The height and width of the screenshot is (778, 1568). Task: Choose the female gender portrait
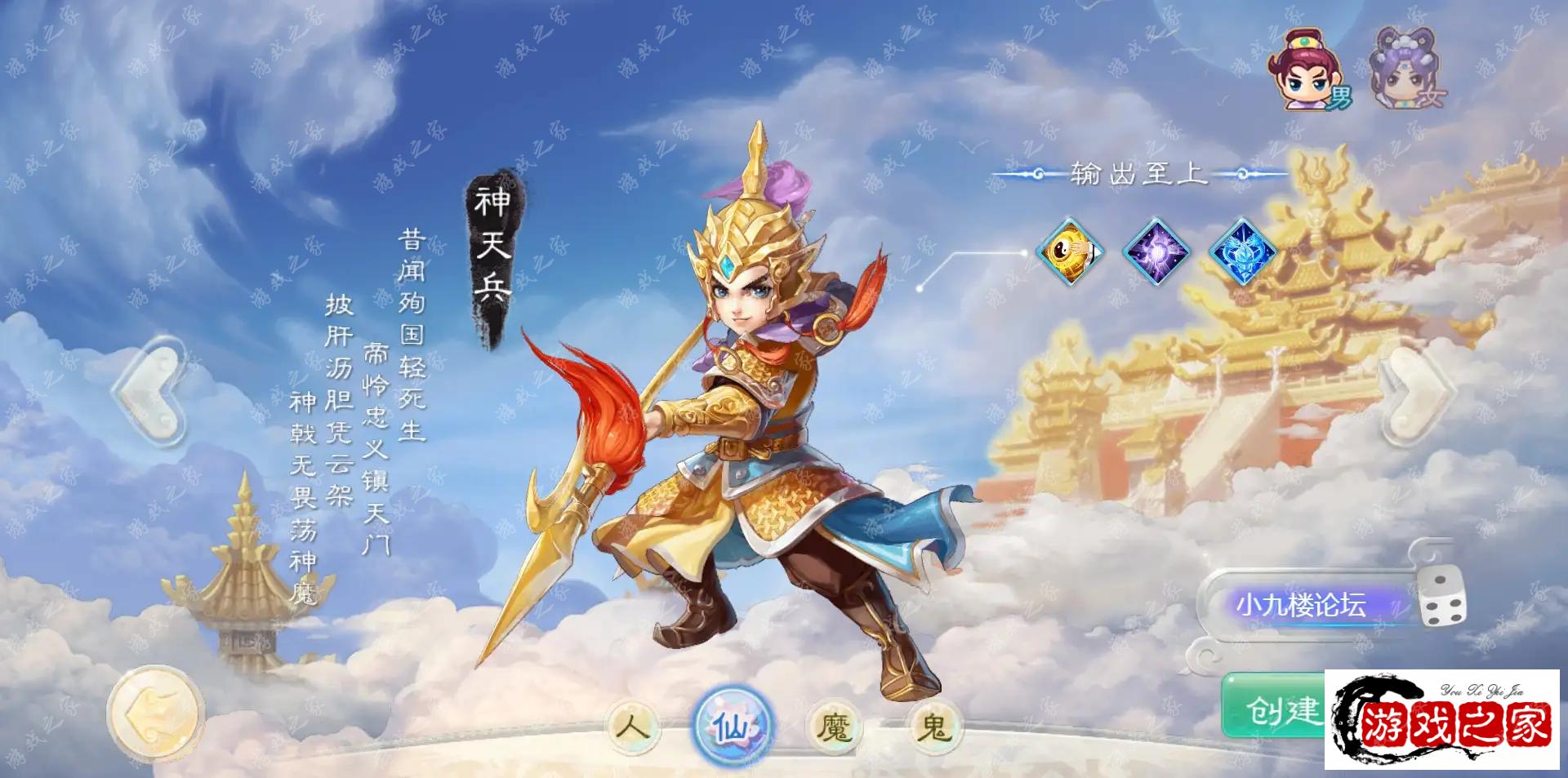click(1406, 70)
